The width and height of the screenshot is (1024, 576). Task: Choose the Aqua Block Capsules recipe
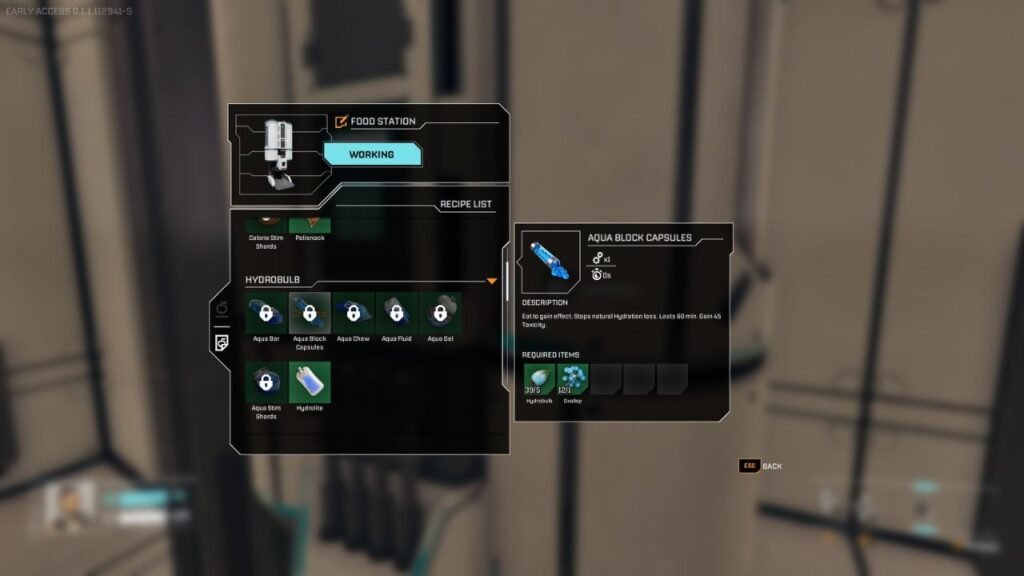pos(309,312)
